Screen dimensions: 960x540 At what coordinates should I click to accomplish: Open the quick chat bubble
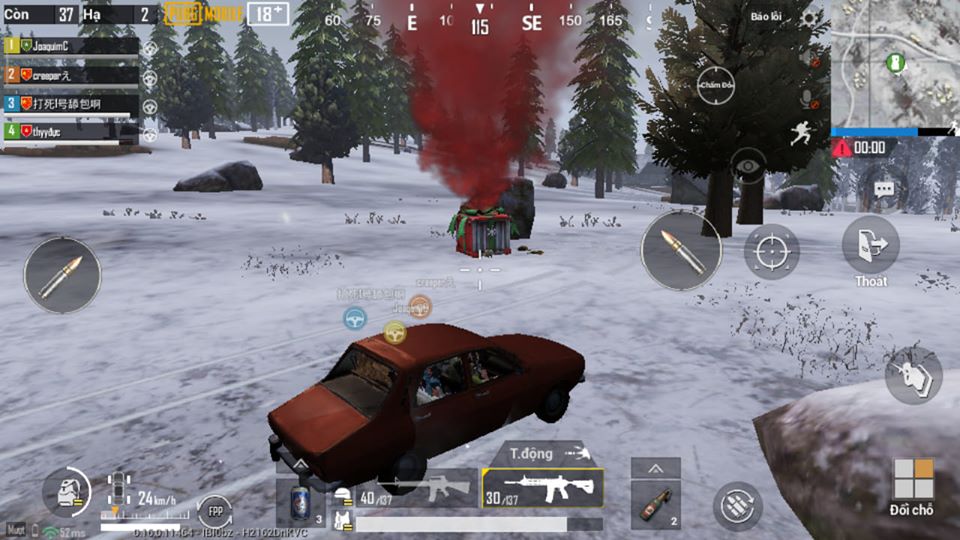click(883, 188)
